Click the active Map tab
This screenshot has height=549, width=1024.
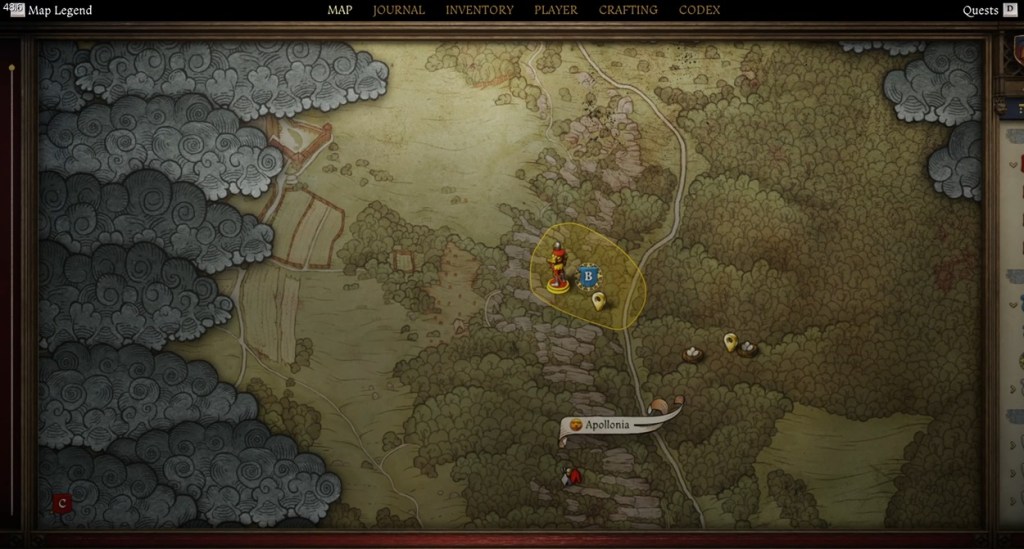click(x=340, y=10)
